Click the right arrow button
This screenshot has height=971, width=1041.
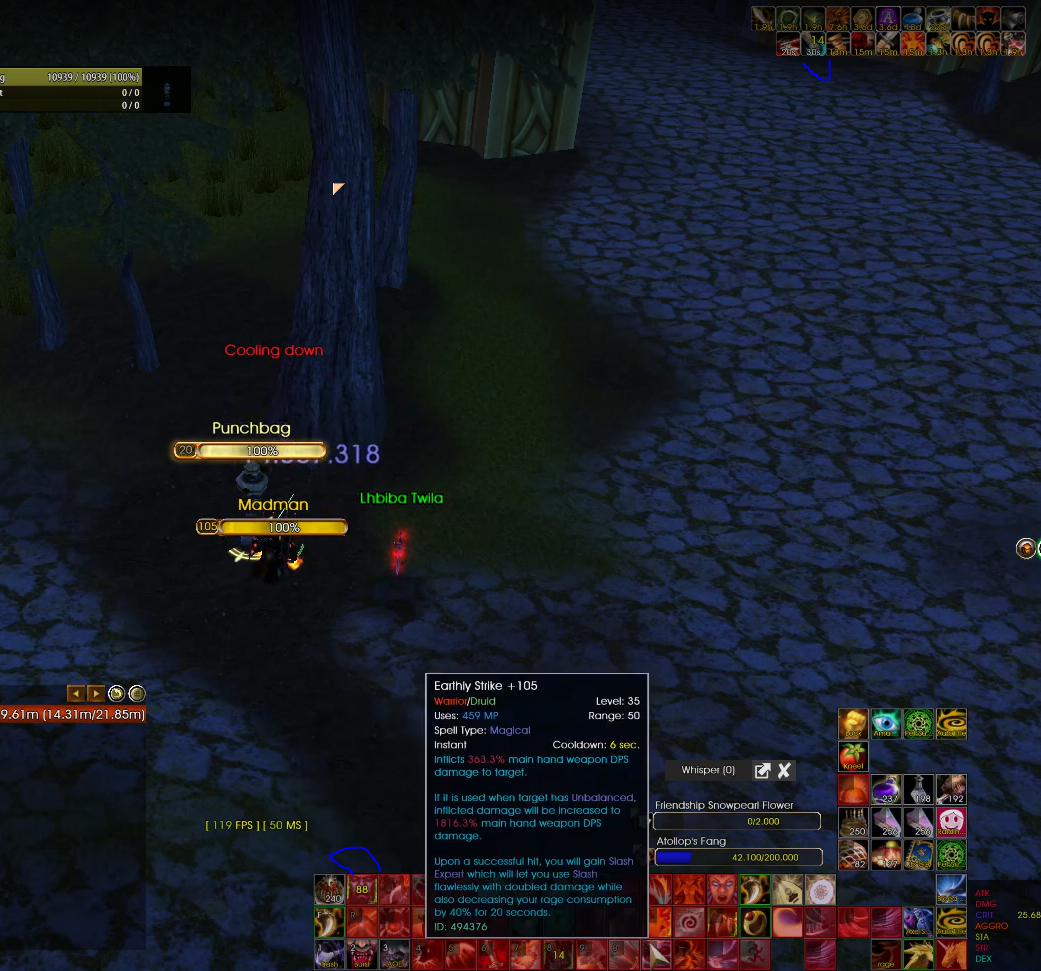(95, 693)
